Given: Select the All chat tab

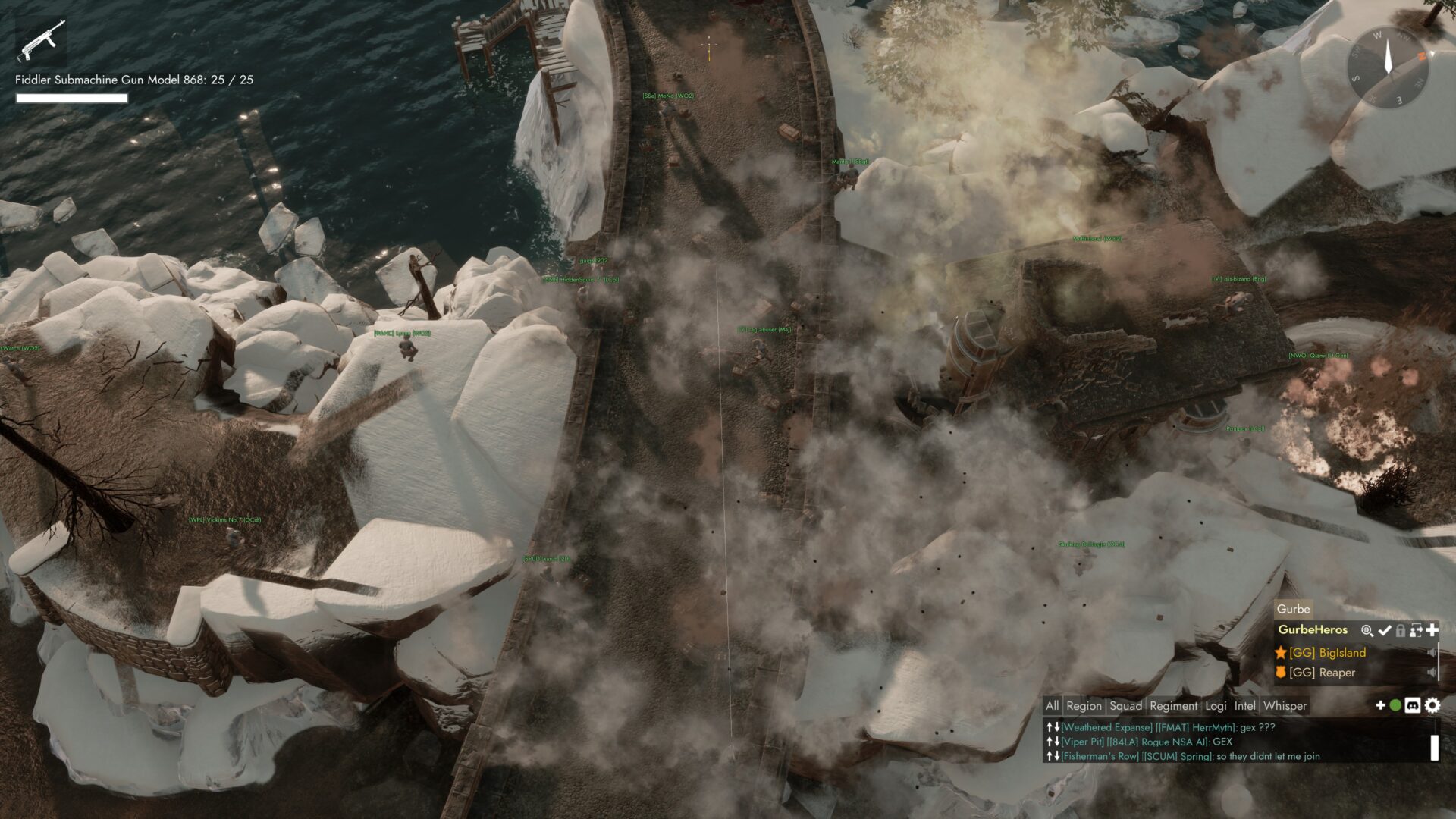Looking at the screenshot, I should pyautogui.click(x=1052, y=706).
